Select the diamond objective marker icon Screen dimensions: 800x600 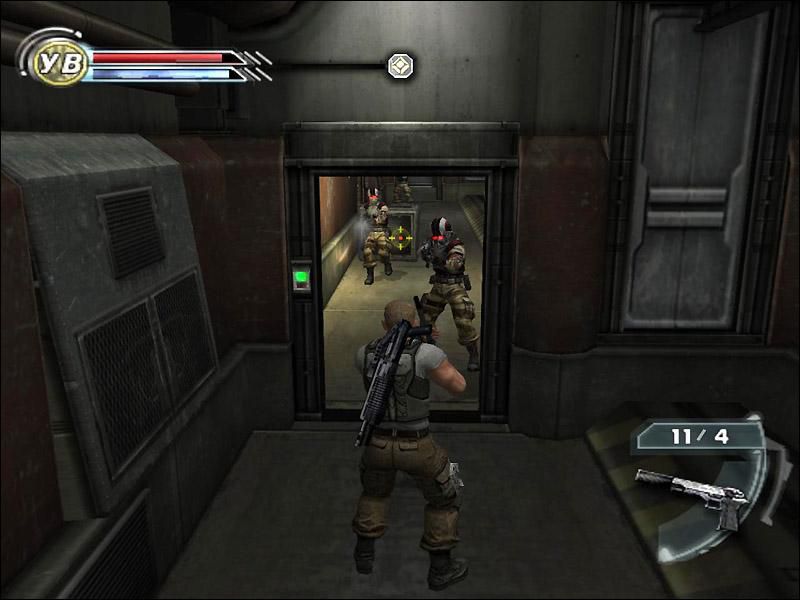[x=401, y=67]
